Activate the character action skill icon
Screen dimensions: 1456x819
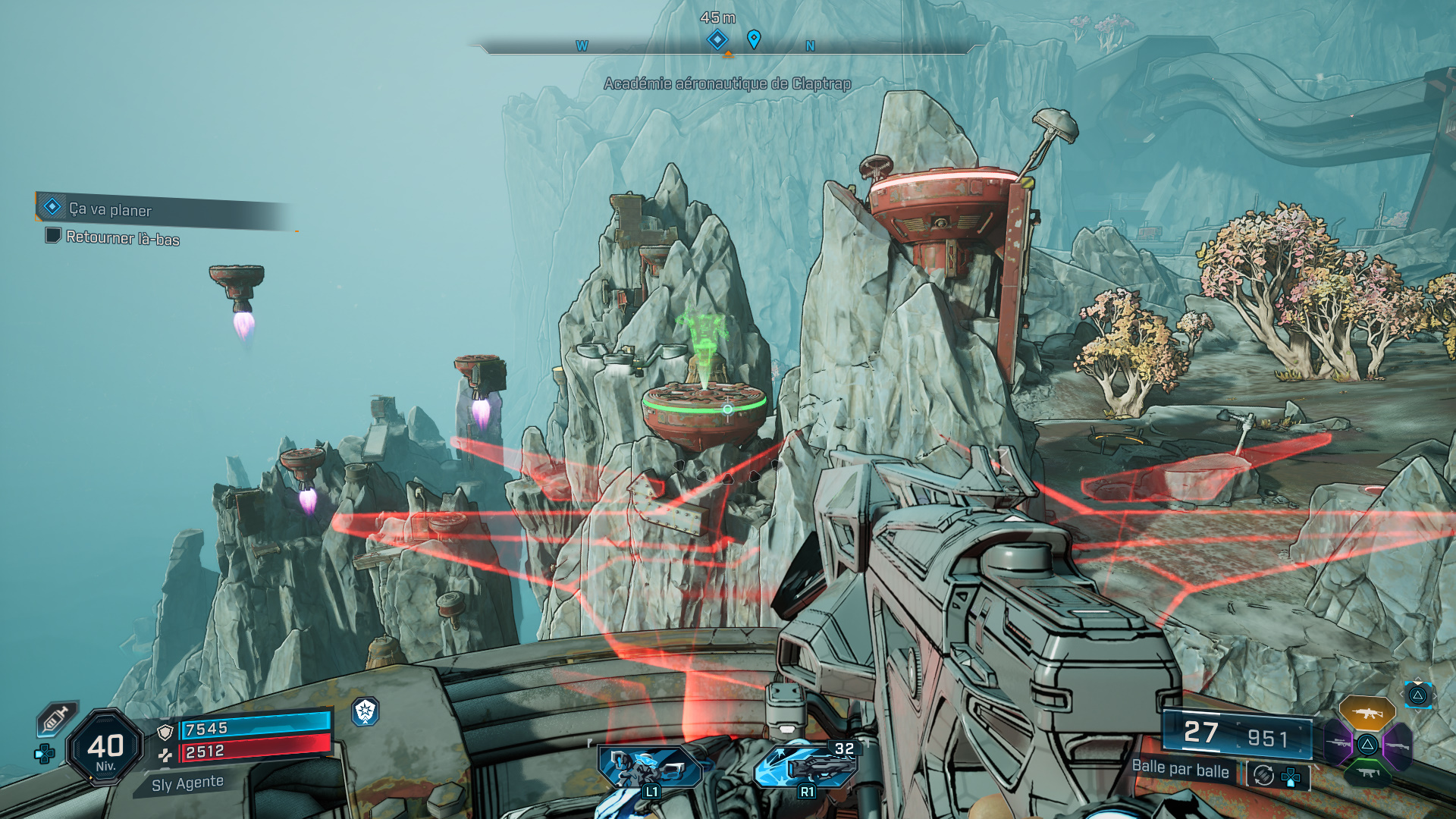point(650,766)
